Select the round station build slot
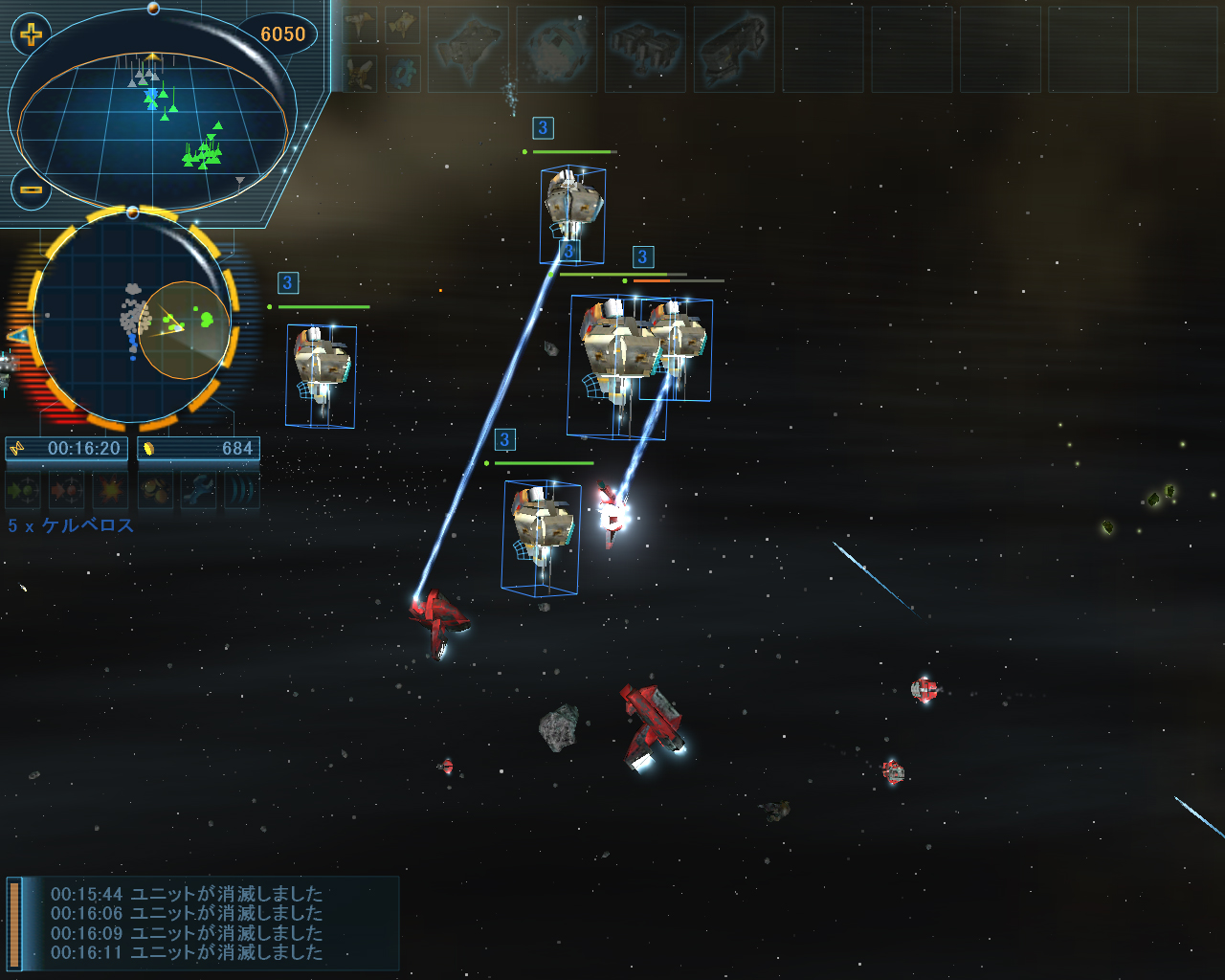The width and height of the screenshot is (1225, 980). [557, 49]
